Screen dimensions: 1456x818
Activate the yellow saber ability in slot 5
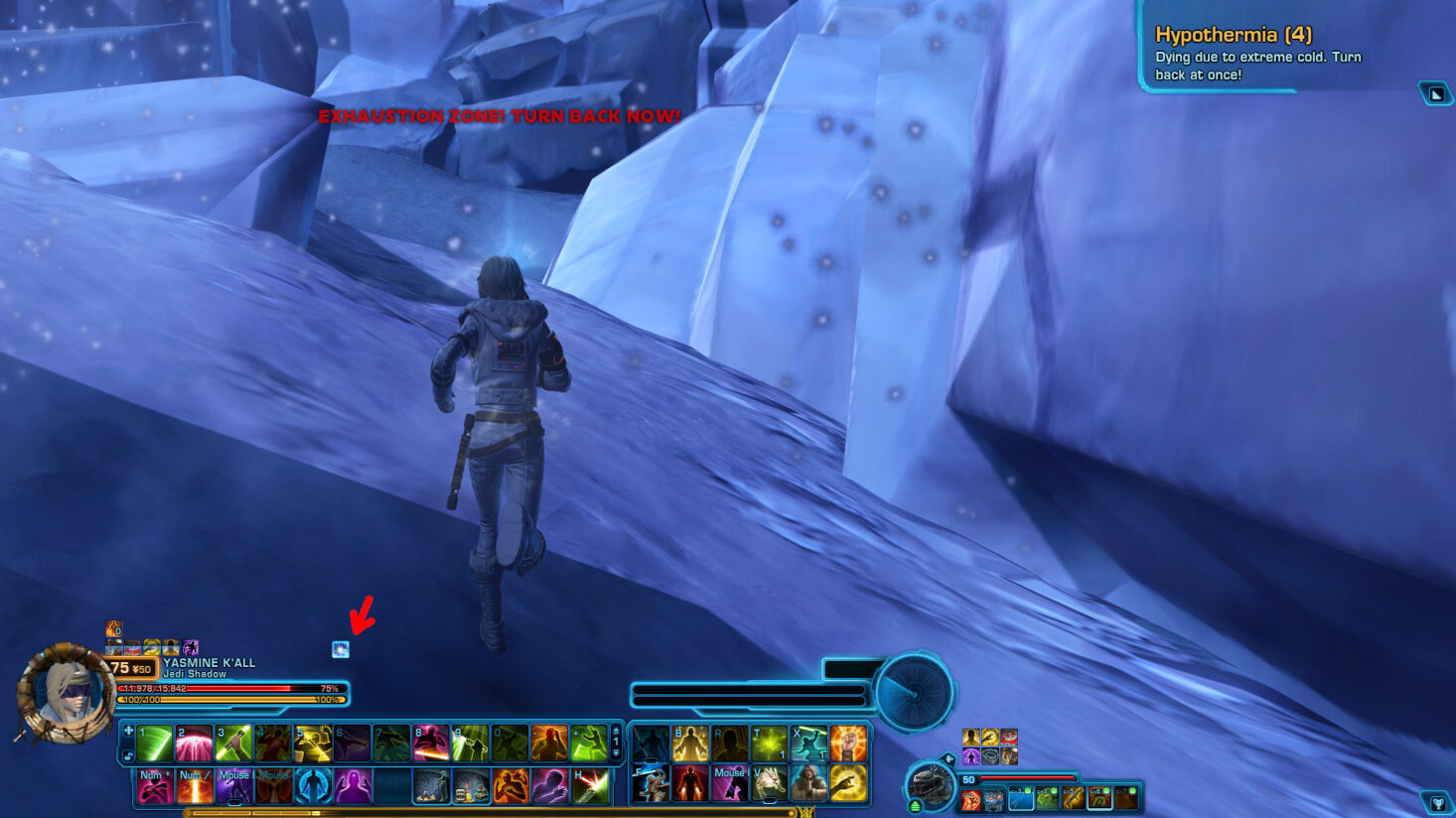coord(313,743)
